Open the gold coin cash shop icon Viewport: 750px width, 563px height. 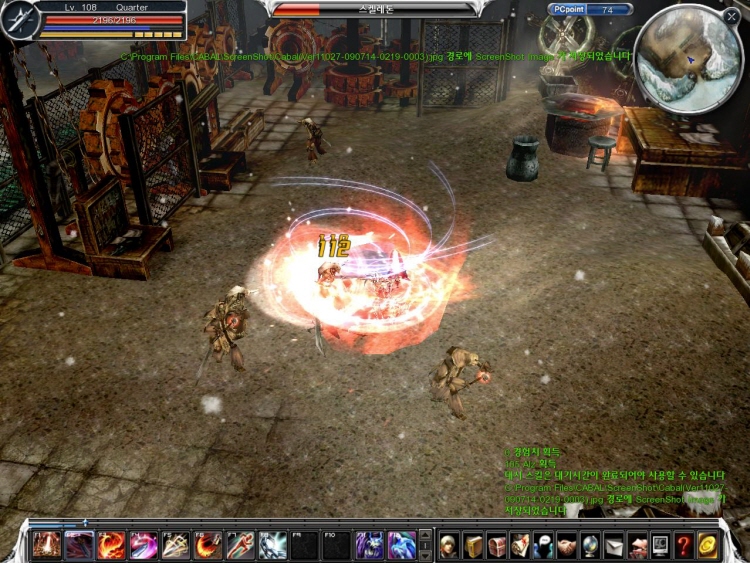click(708, 546)
